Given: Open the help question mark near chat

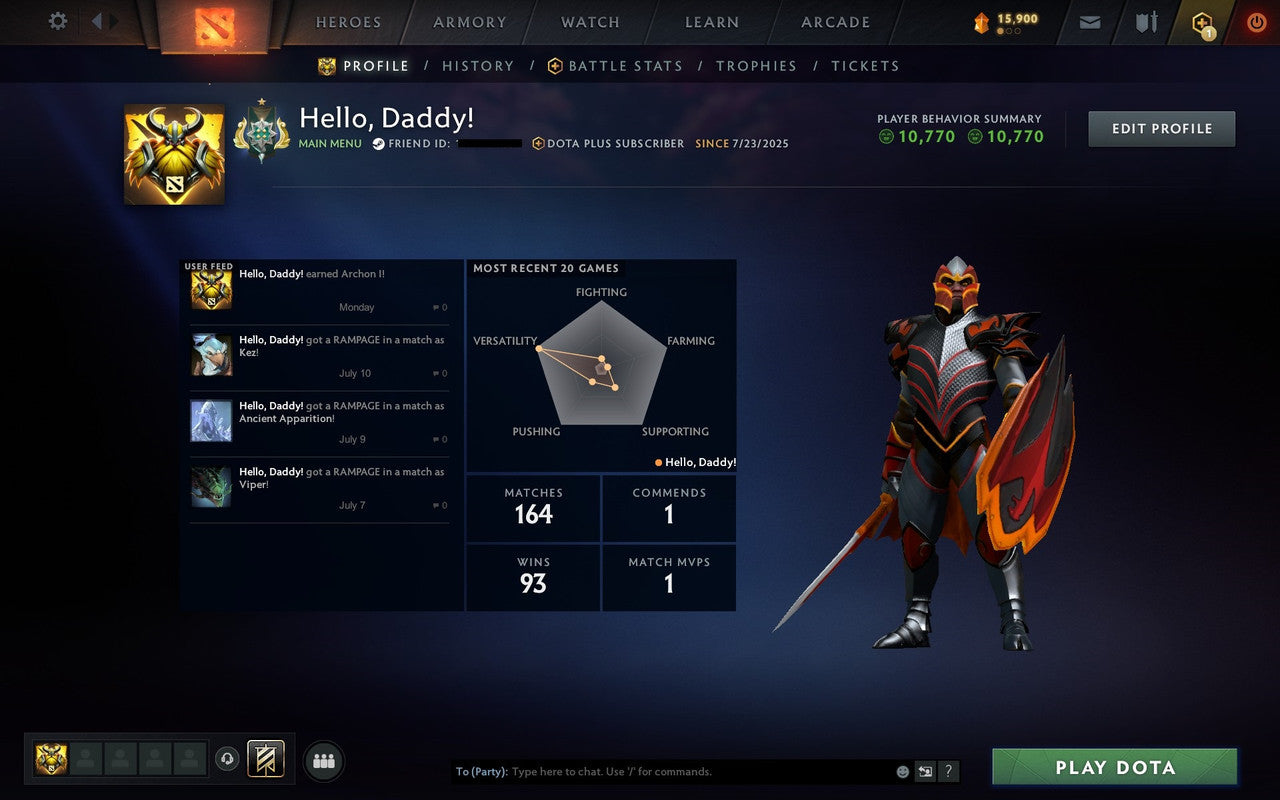Looking at the screenshot, I should tap(948, 771).
